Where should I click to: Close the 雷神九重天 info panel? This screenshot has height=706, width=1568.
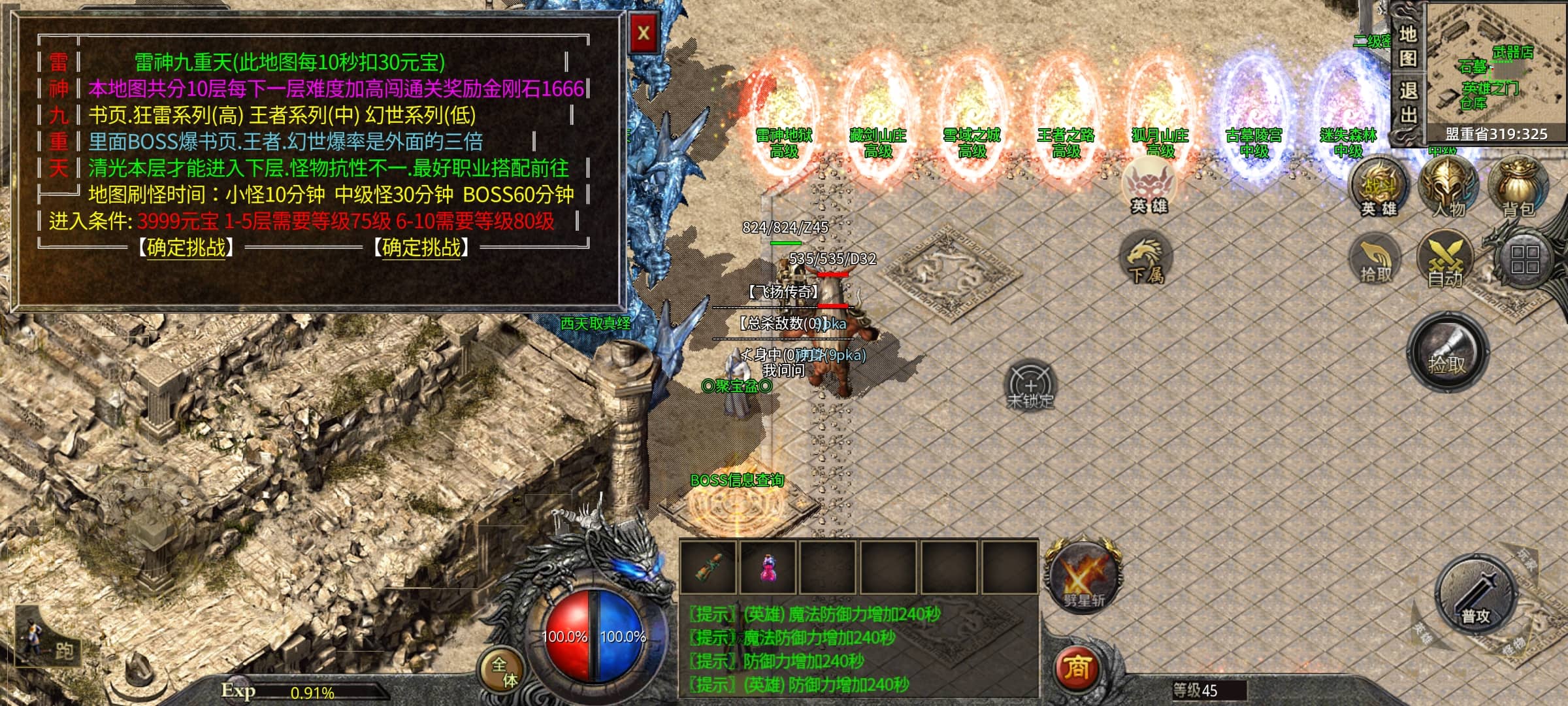tap(644, 33)
